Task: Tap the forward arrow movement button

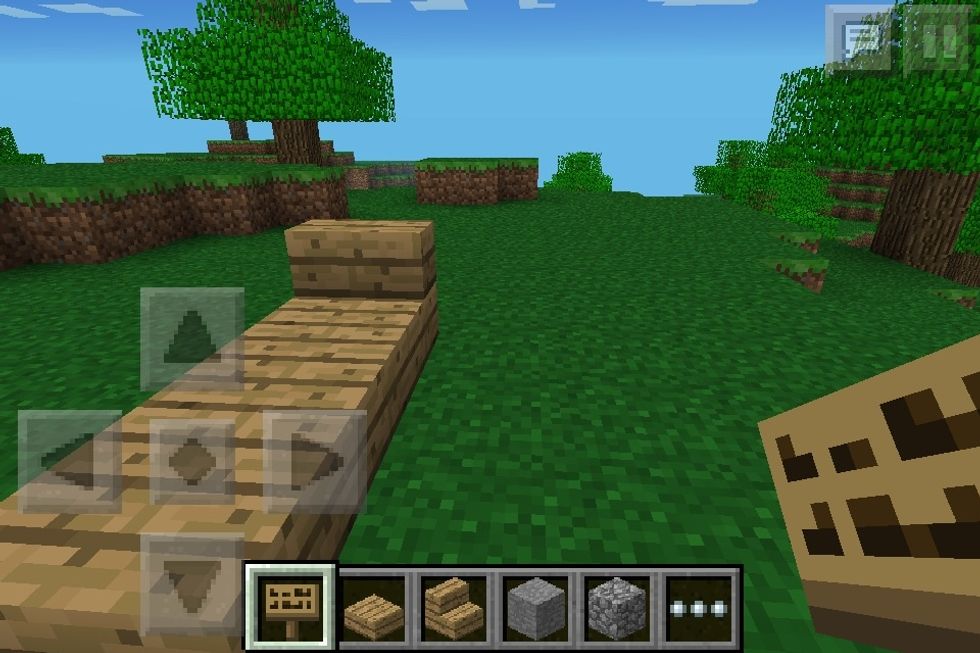Action: point(192,338)
